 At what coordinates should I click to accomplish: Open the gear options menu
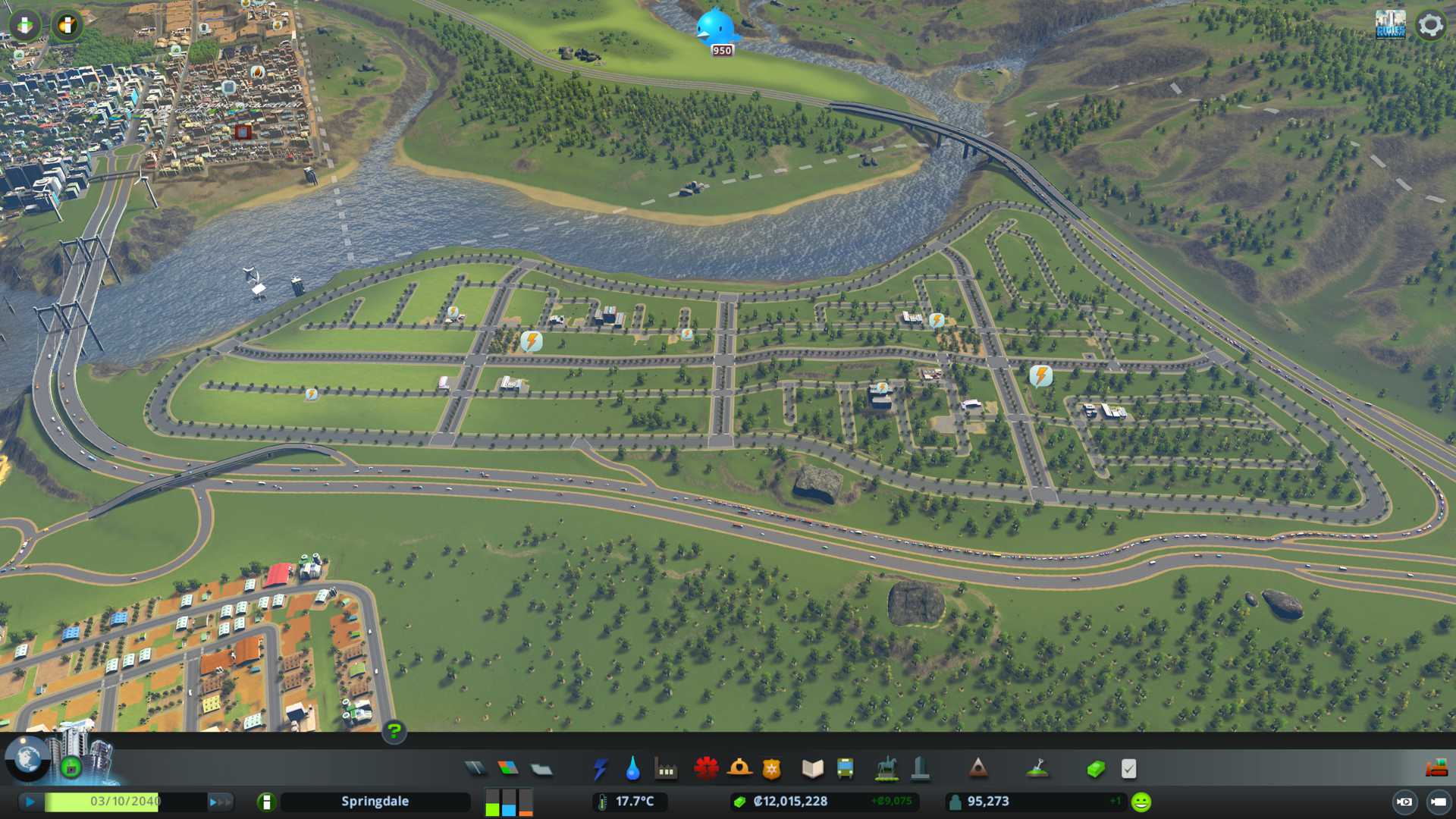[1430, 25]
